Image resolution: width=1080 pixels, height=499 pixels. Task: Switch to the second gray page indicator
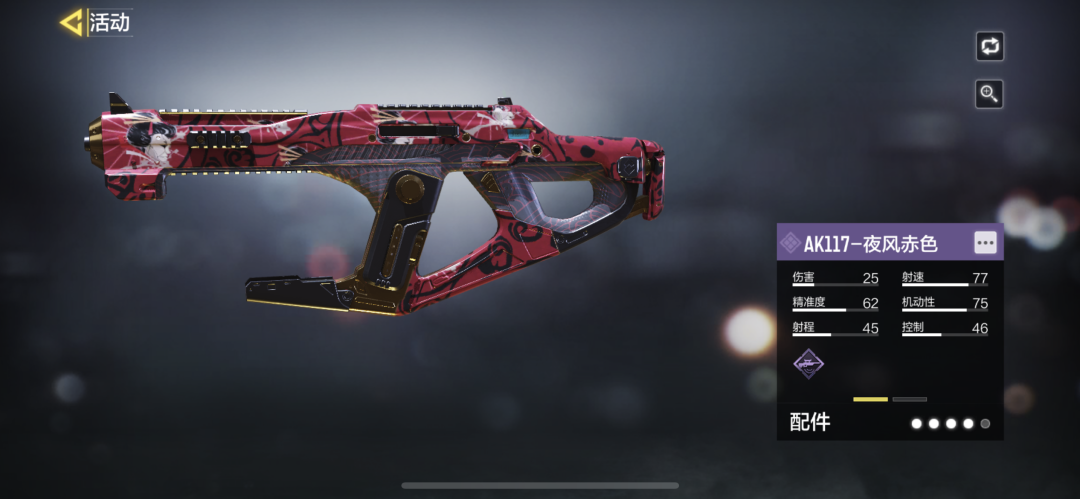909,399
